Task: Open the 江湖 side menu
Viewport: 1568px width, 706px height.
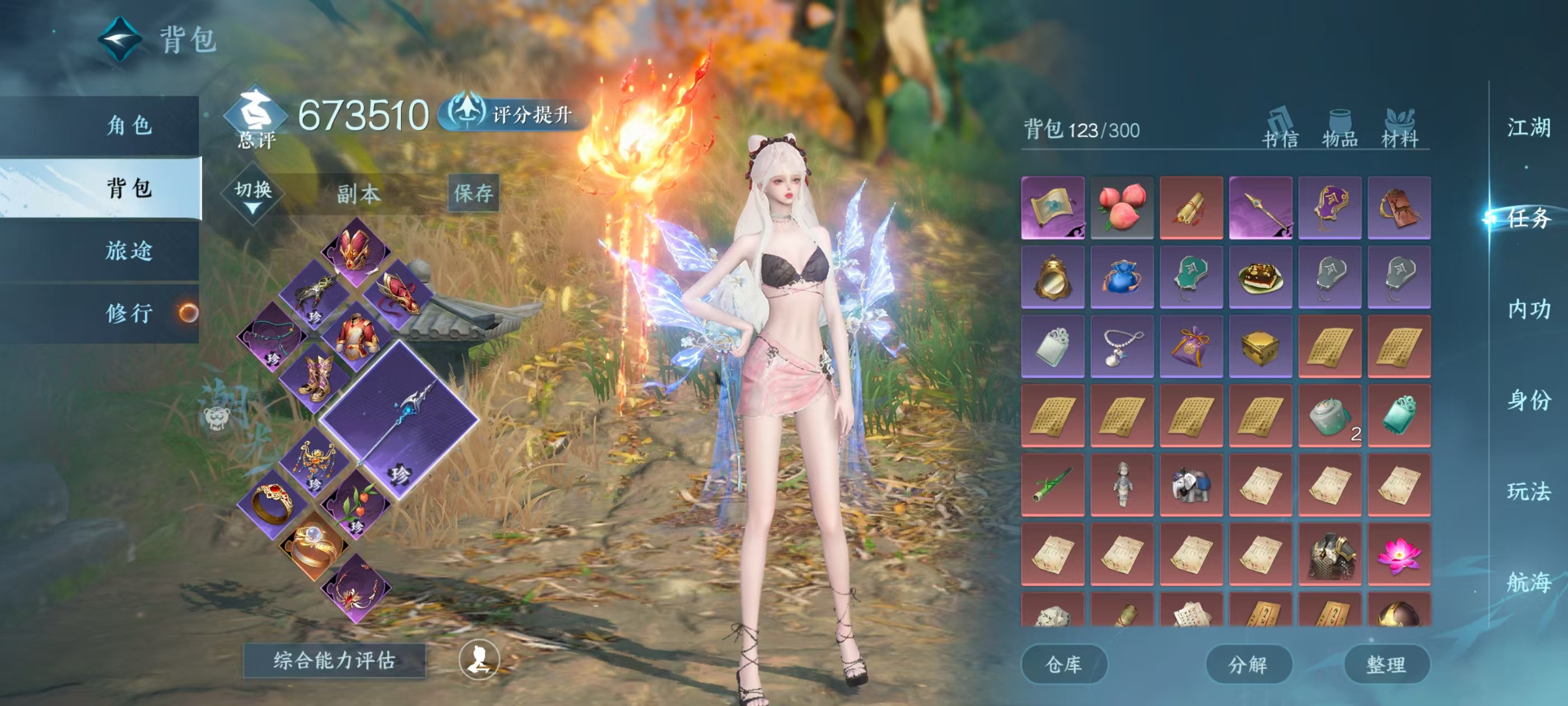Action: (1528, 128)
